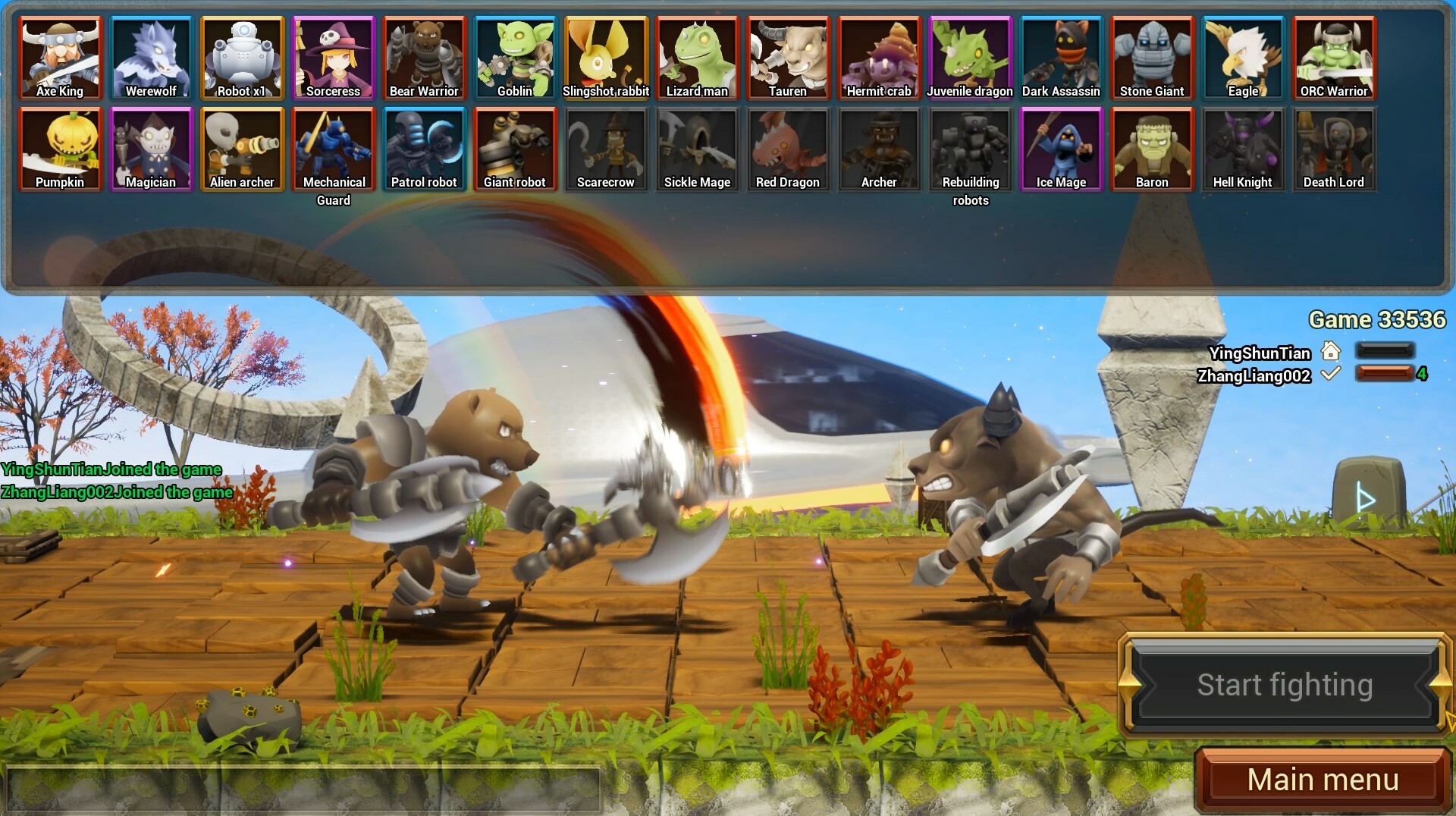Click the home icon next to YingShunTian
Image resolution: width=1456 pixels, height=816 pixels.
1332,352
